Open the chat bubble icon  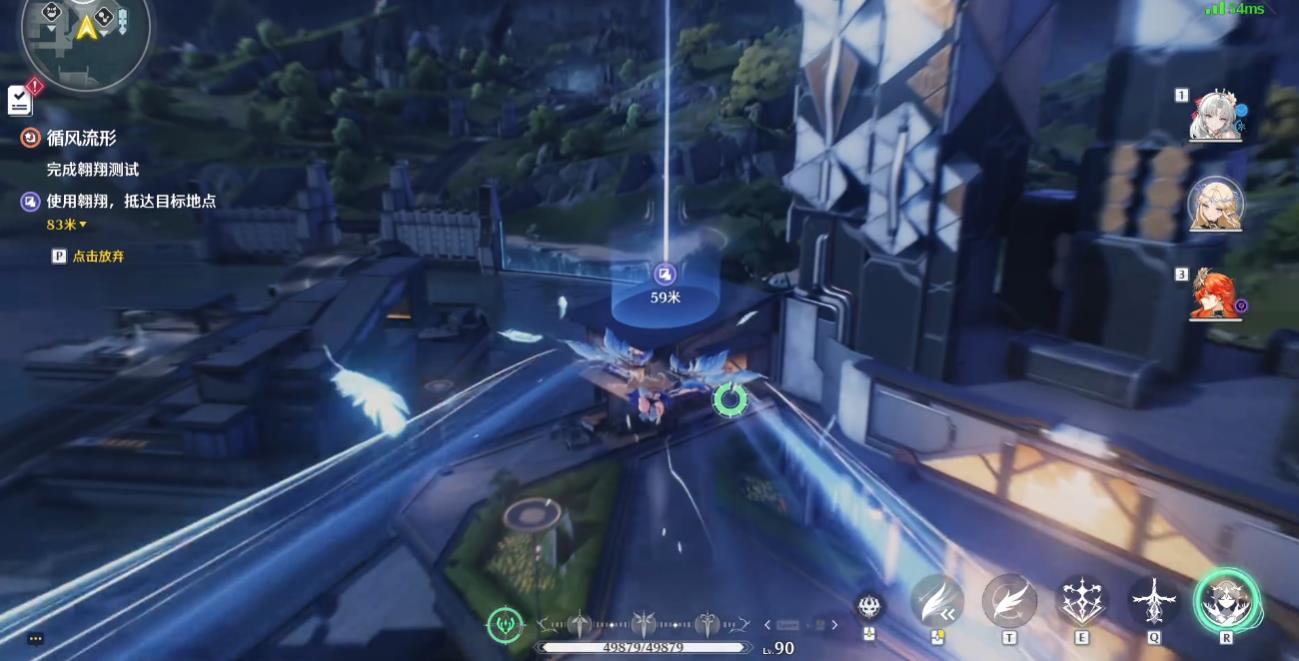point(36,639)
